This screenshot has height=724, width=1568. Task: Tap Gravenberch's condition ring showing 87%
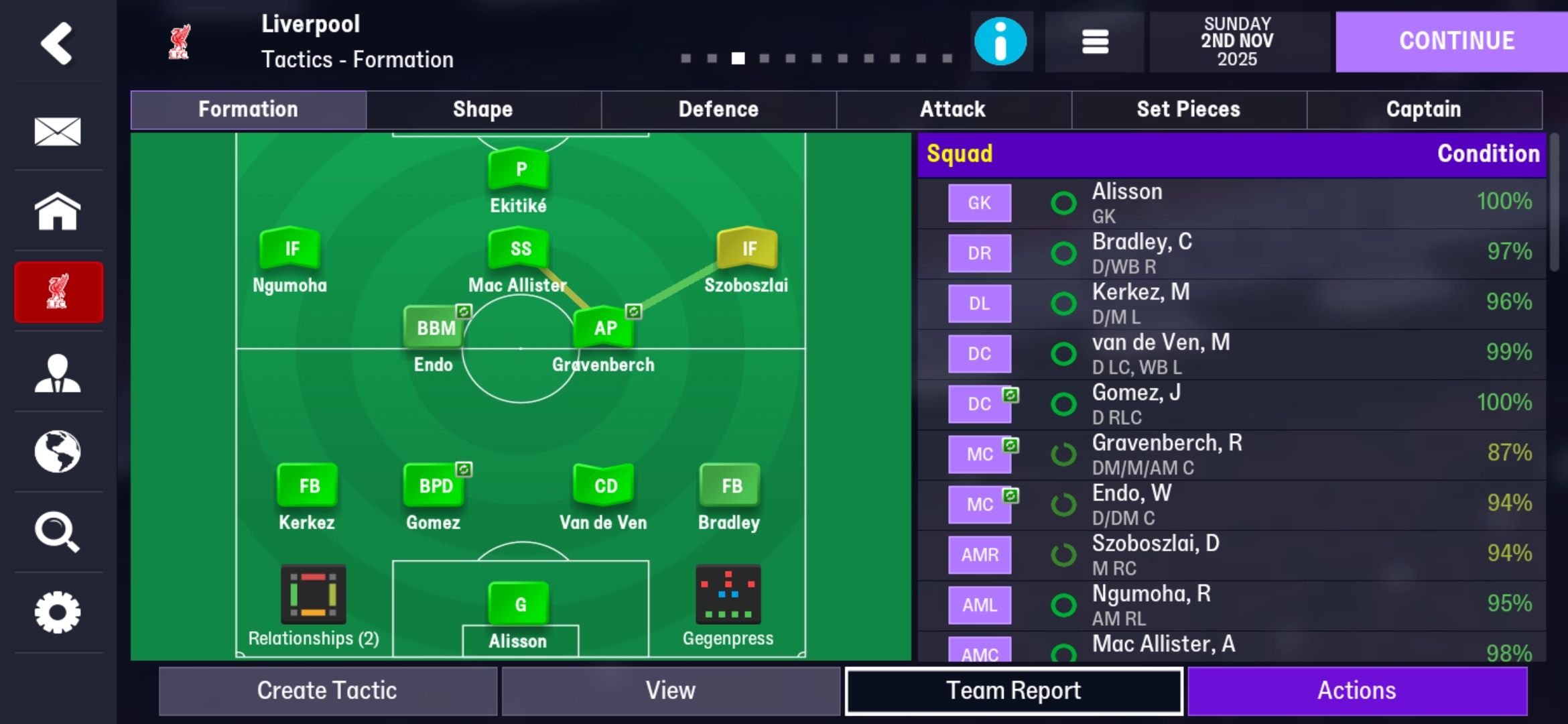coord(1064,454)
